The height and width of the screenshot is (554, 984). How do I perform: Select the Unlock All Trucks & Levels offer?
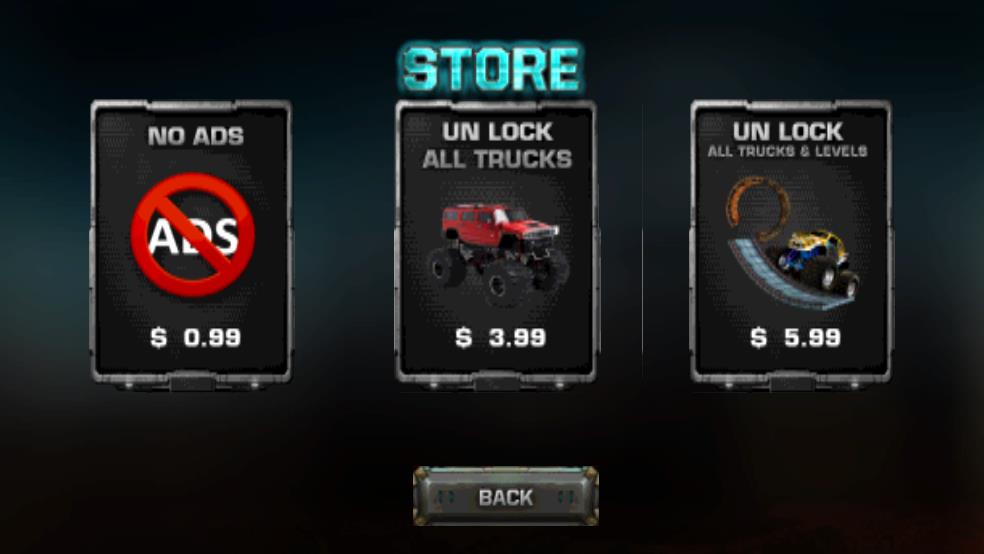tap(790, 241)
